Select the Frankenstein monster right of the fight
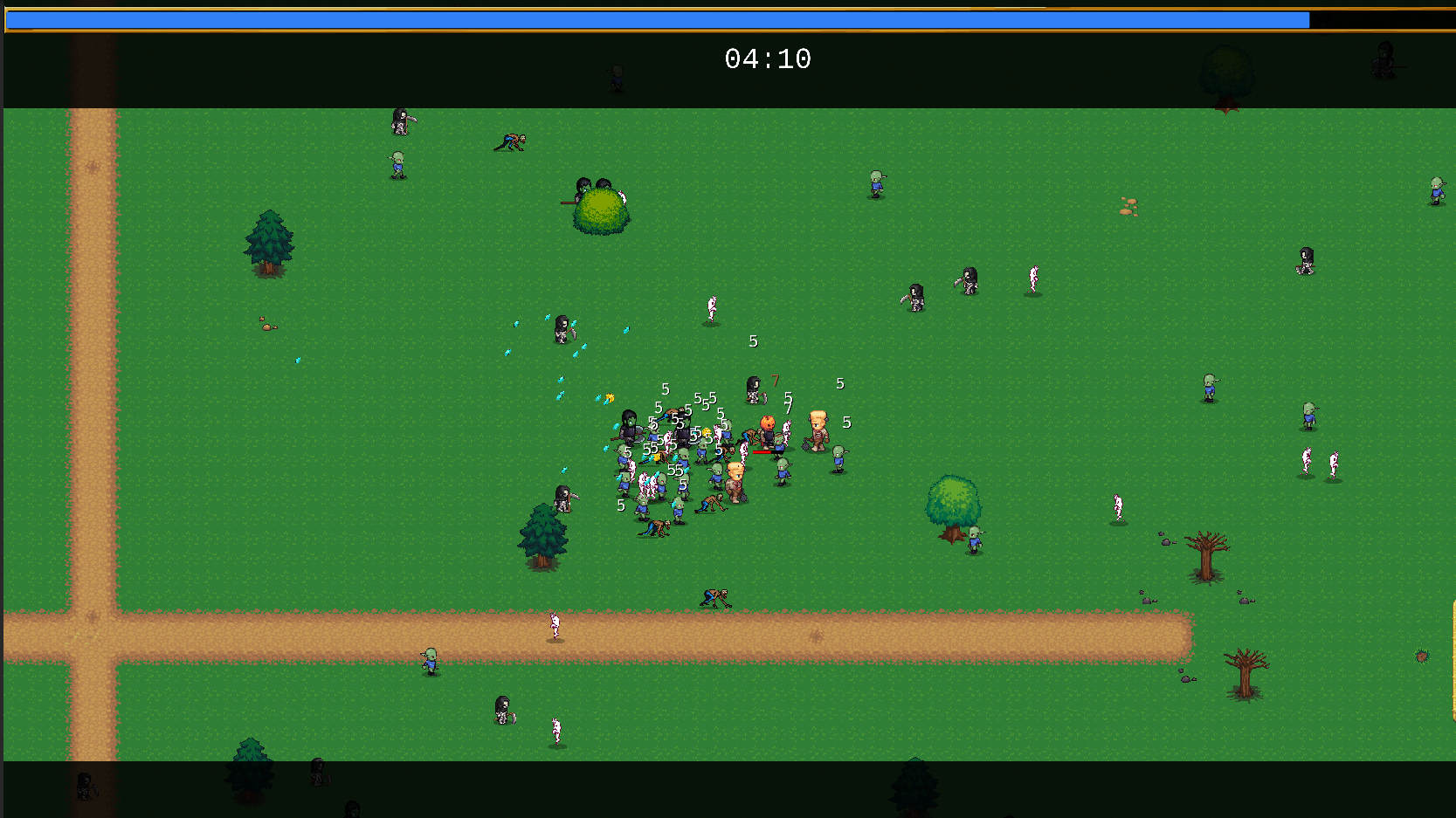 pos(818,430)
